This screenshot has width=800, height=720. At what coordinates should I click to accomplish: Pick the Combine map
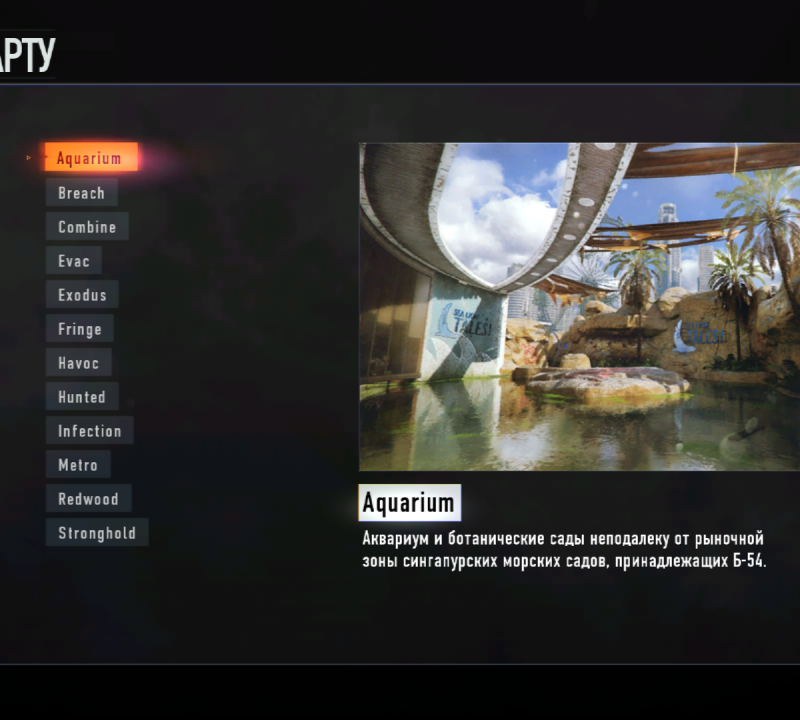(x=87, y=227)
